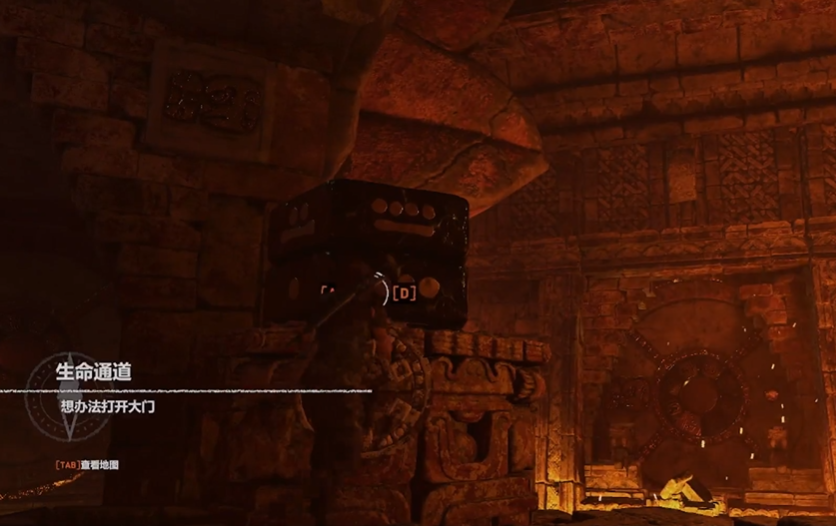
Task: Click the 生命通道 objective tracker title
Action: click(94, 372)
